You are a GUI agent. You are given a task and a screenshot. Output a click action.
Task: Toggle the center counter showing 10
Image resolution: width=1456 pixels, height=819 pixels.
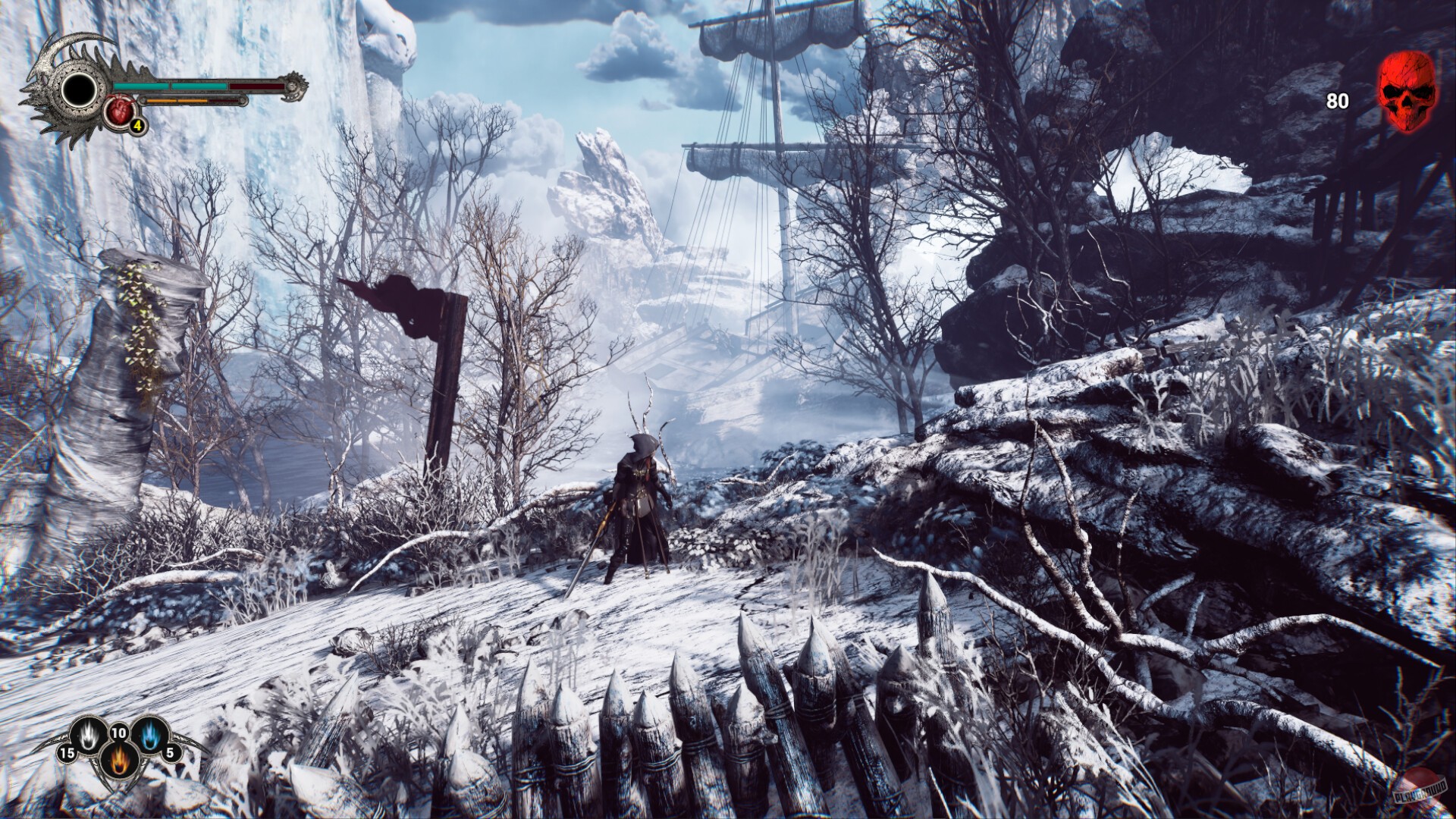[119, 733]
